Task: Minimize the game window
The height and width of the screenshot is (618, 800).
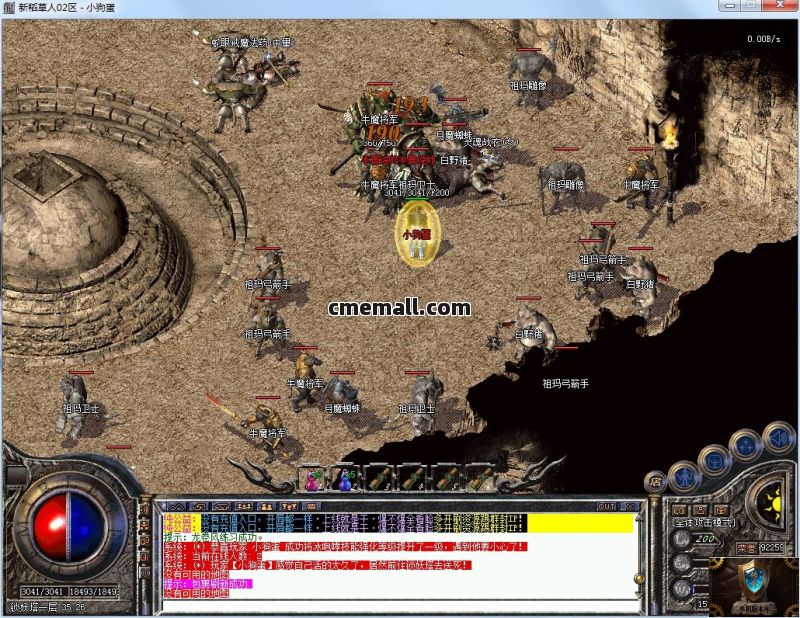Action: (728, 7)
